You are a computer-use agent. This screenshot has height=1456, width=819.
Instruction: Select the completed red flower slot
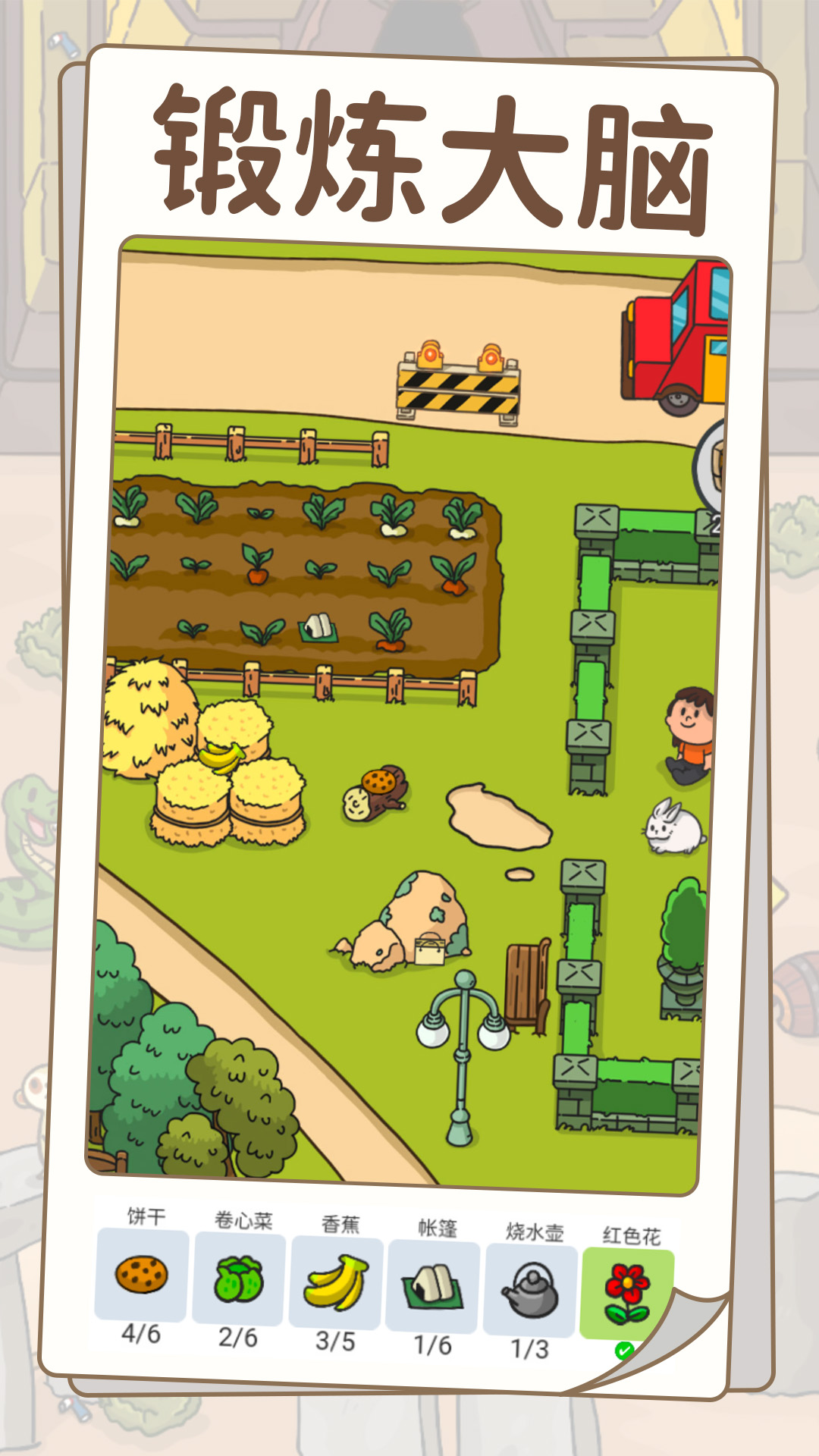(627, 1293)
